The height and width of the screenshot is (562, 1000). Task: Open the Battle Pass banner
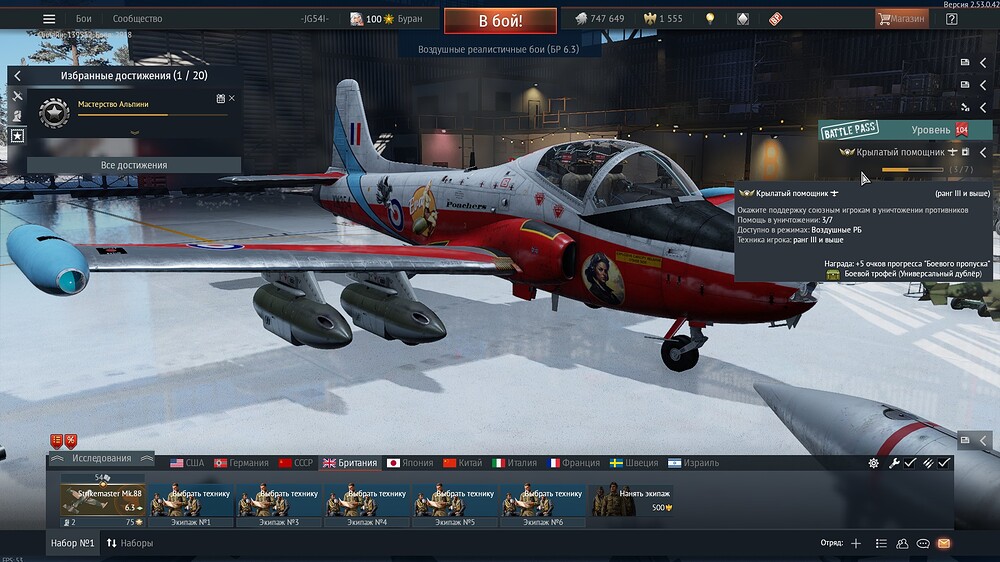(850, 130)
